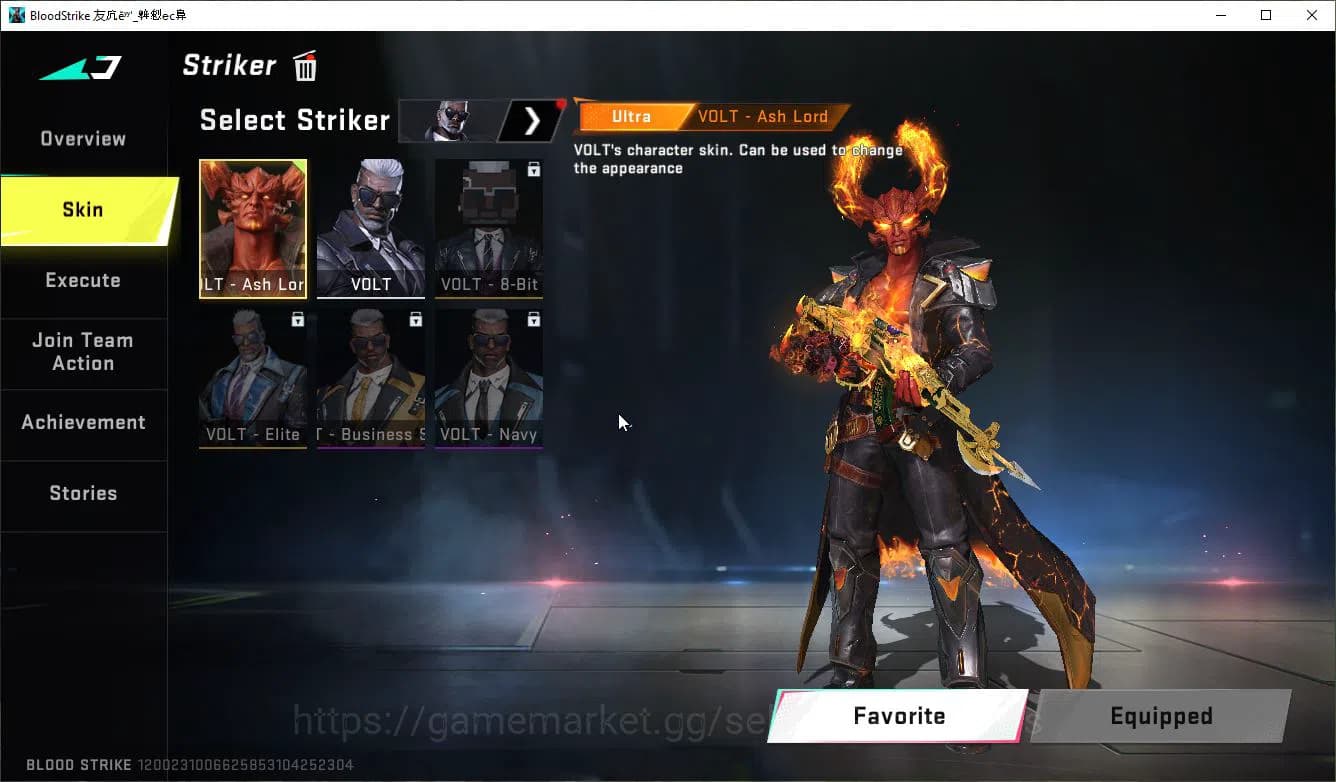1336x782 pixels.
Task: Switch to the Equipped tab
Action: click(x=1161, y=716)
